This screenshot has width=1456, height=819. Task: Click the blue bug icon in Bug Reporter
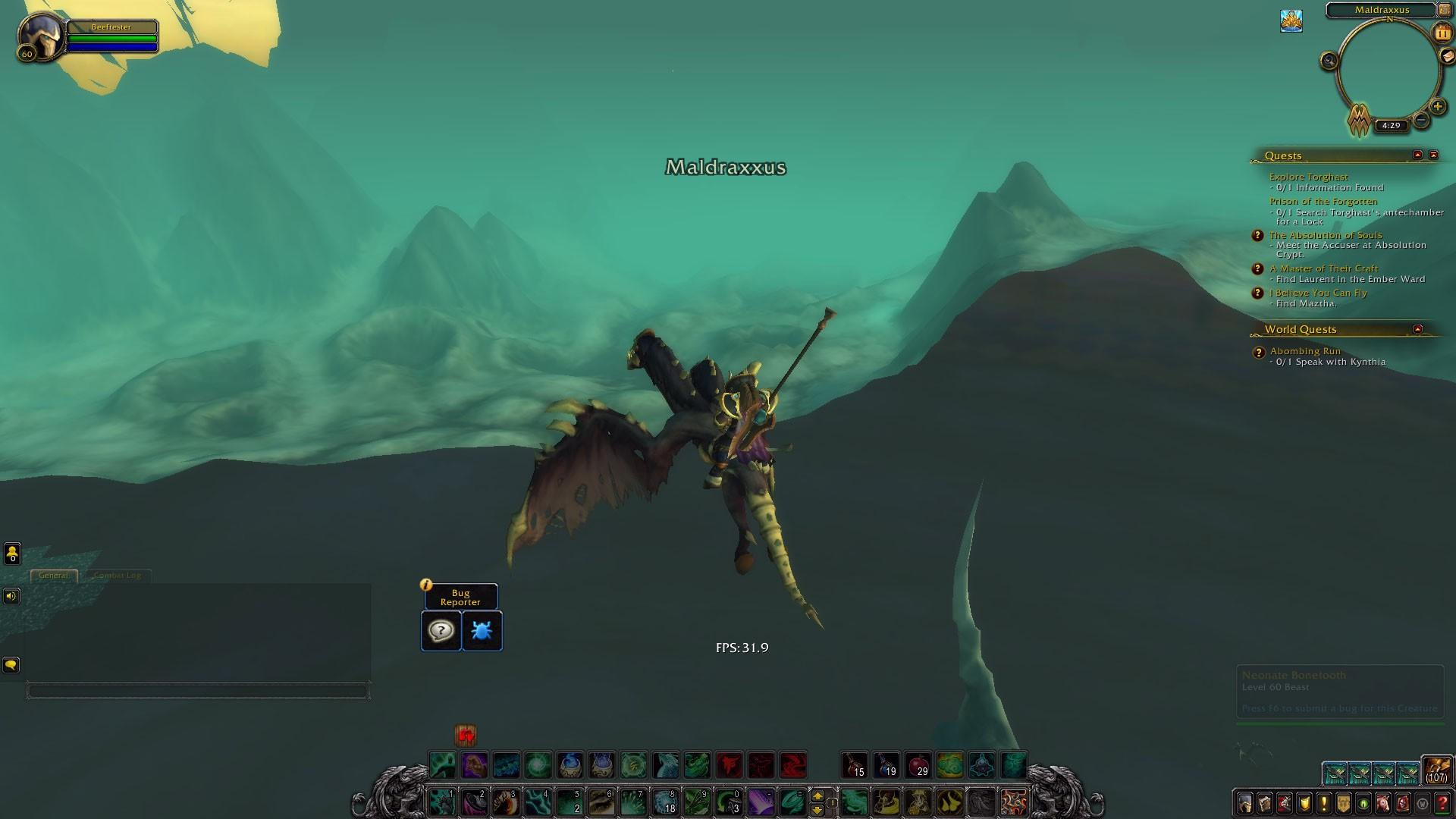[x=482, y=631]
